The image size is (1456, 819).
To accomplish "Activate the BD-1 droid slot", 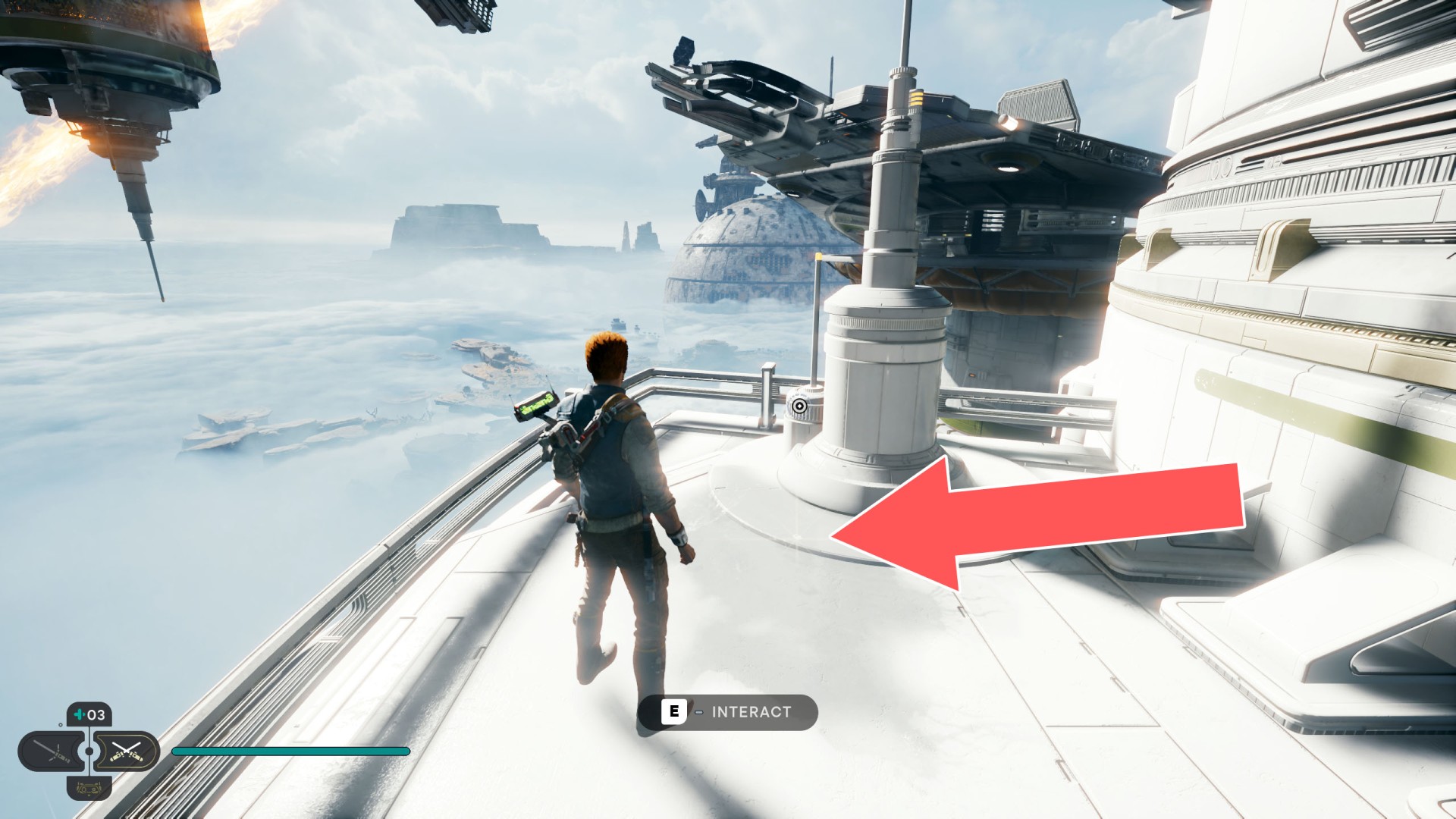I will [x=89, y=789].
